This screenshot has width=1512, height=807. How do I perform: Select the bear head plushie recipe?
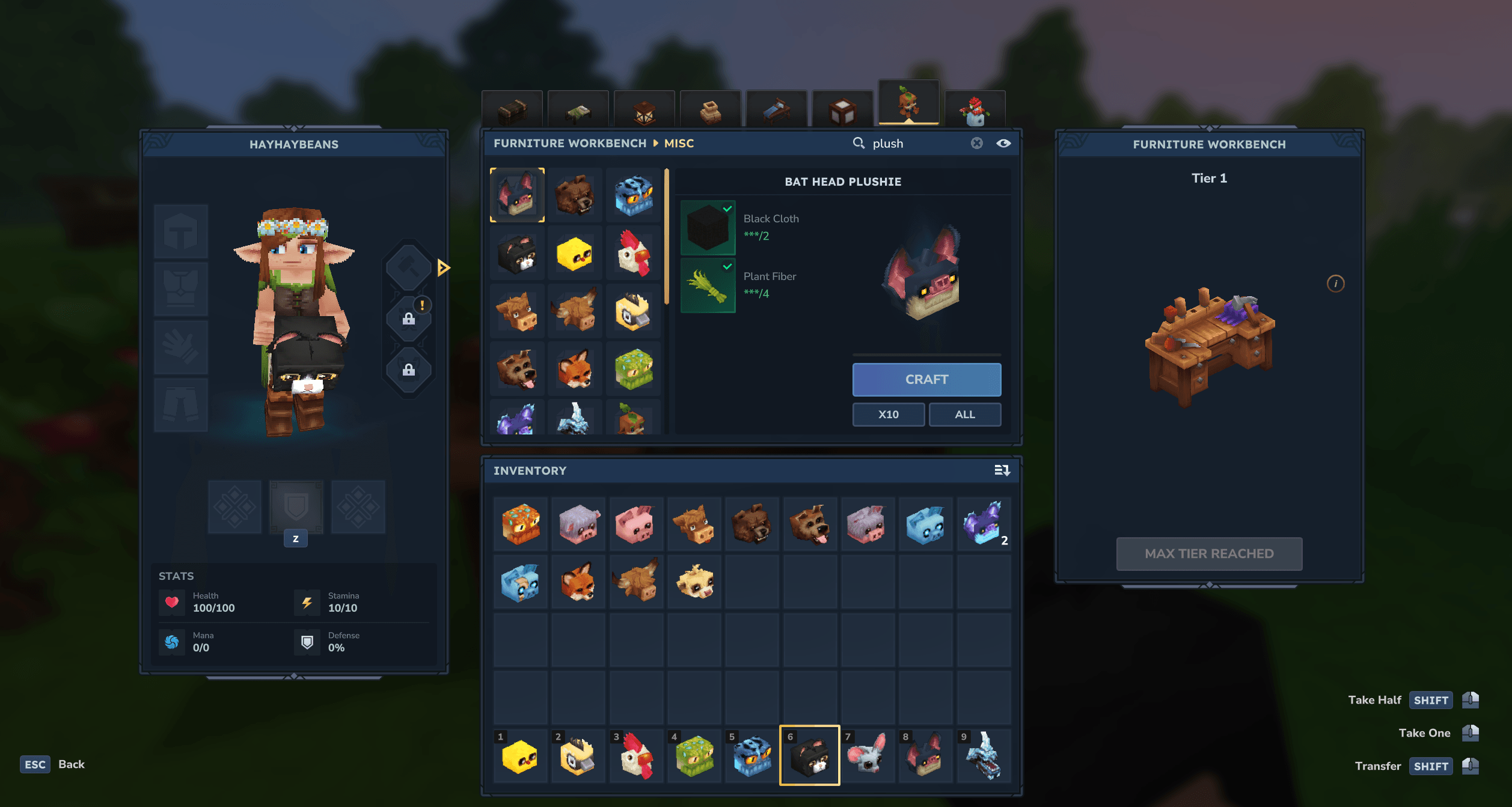point(575,193)
